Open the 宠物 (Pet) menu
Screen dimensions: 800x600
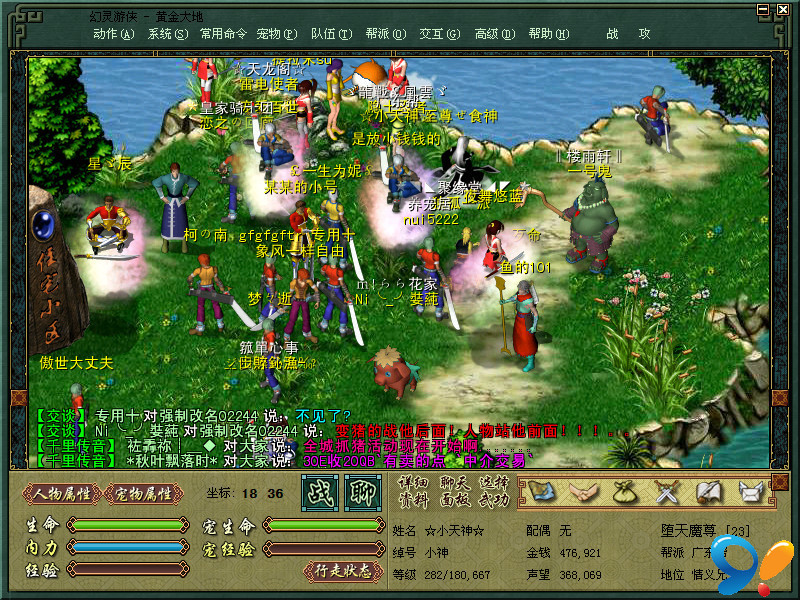275,33
